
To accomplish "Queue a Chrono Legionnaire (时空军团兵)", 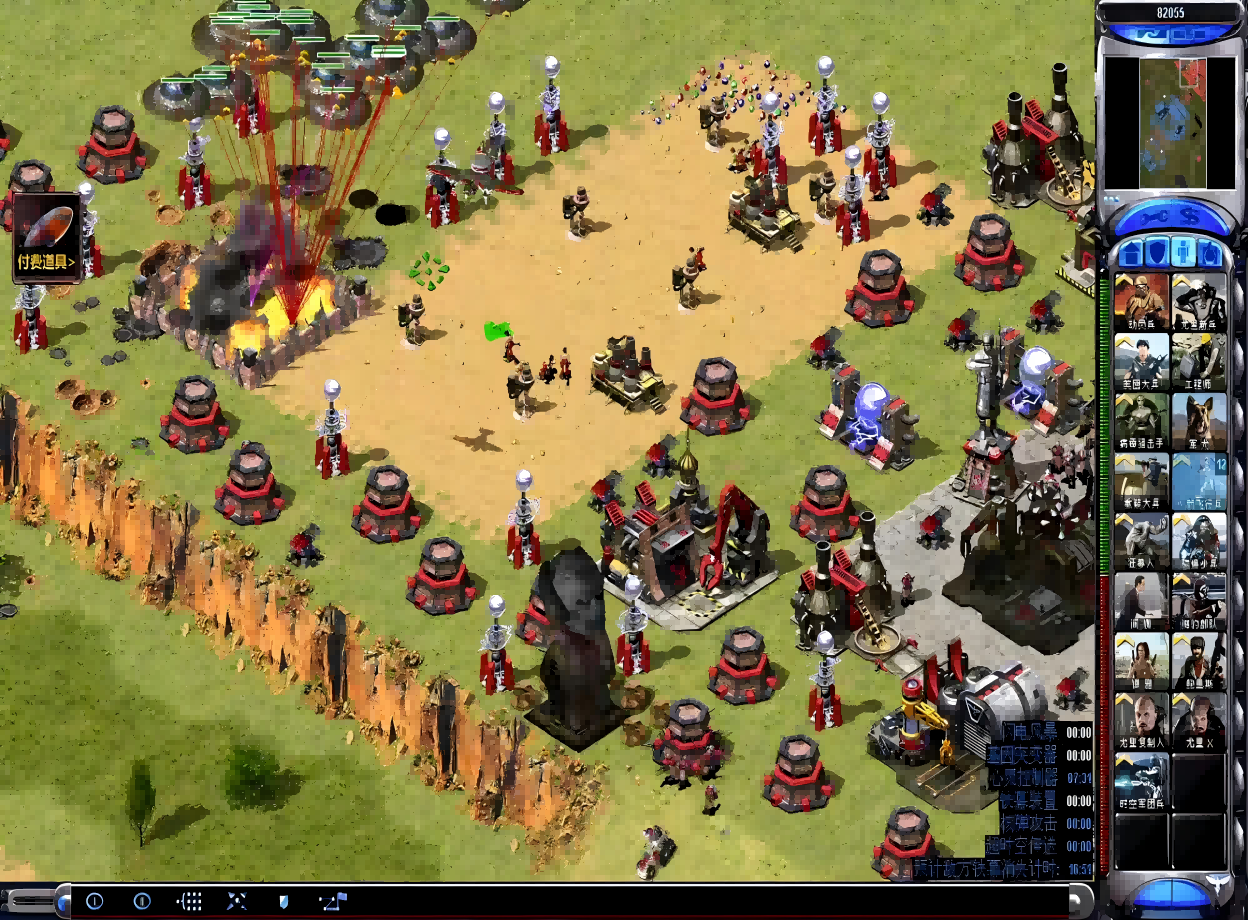I will (1141, 782).
